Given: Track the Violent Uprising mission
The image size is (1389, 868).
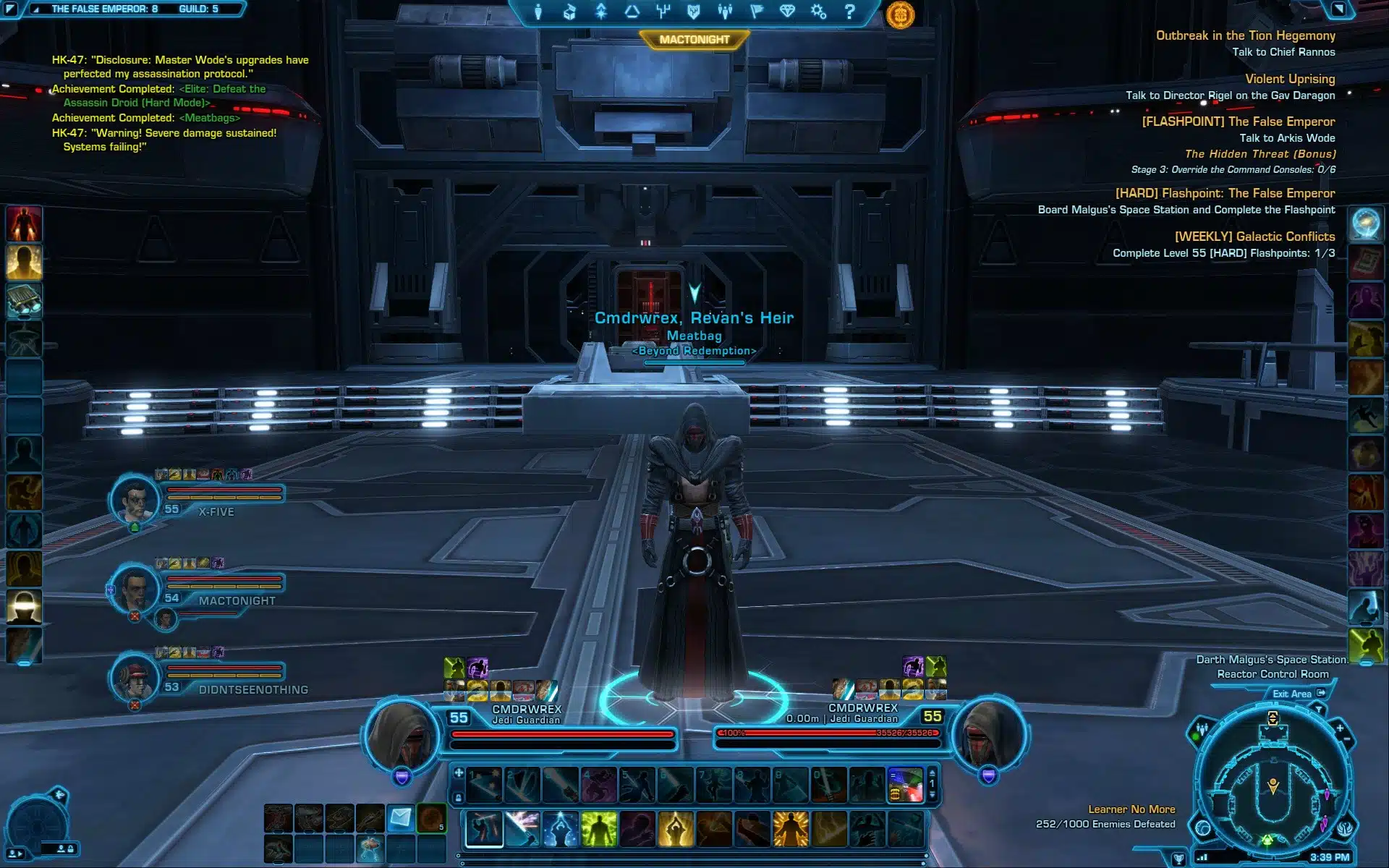Looking at the screenshot, I should (1289, 79).
